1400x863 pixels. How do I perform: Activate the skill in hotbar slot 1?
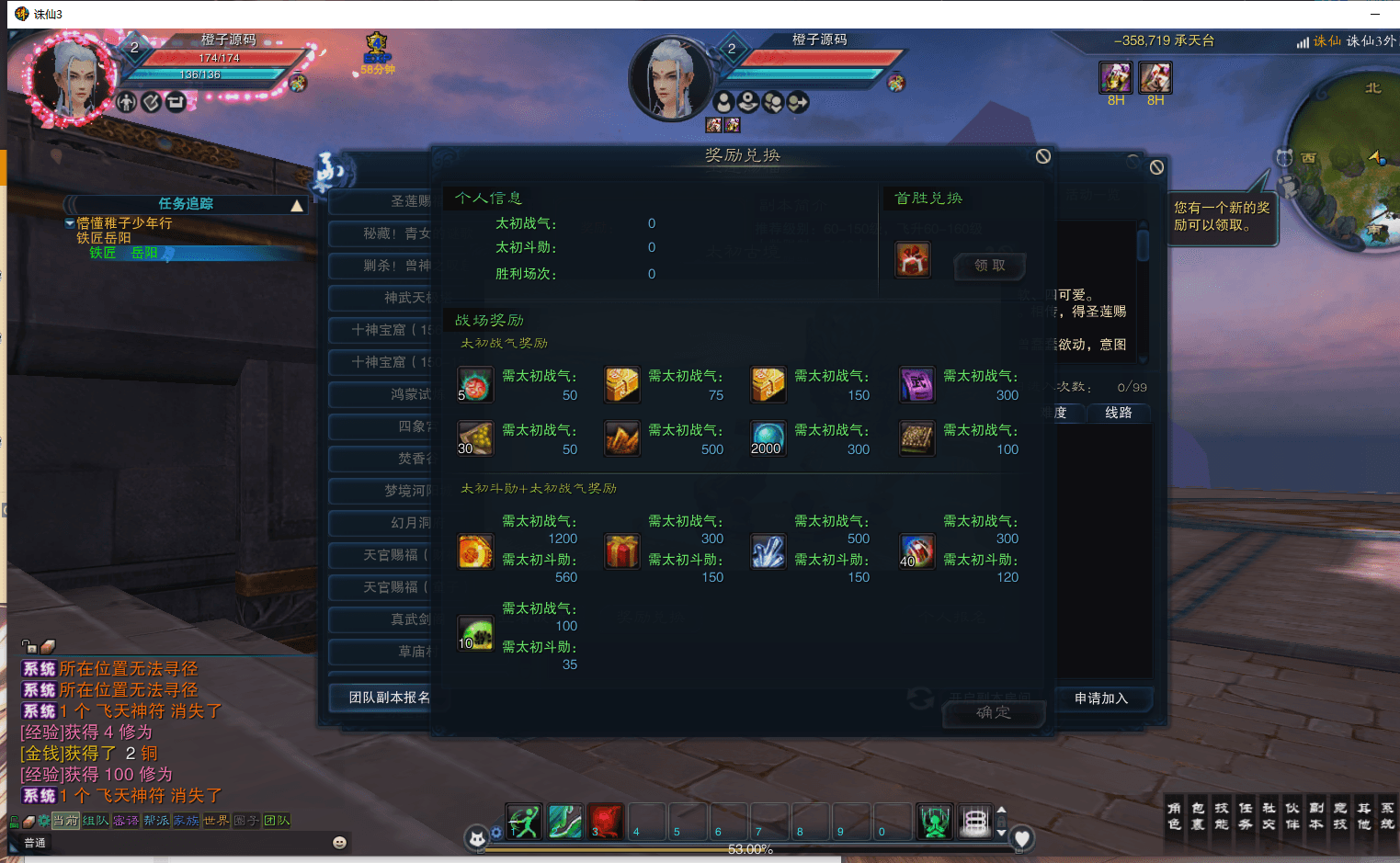(x=524, y=821)
